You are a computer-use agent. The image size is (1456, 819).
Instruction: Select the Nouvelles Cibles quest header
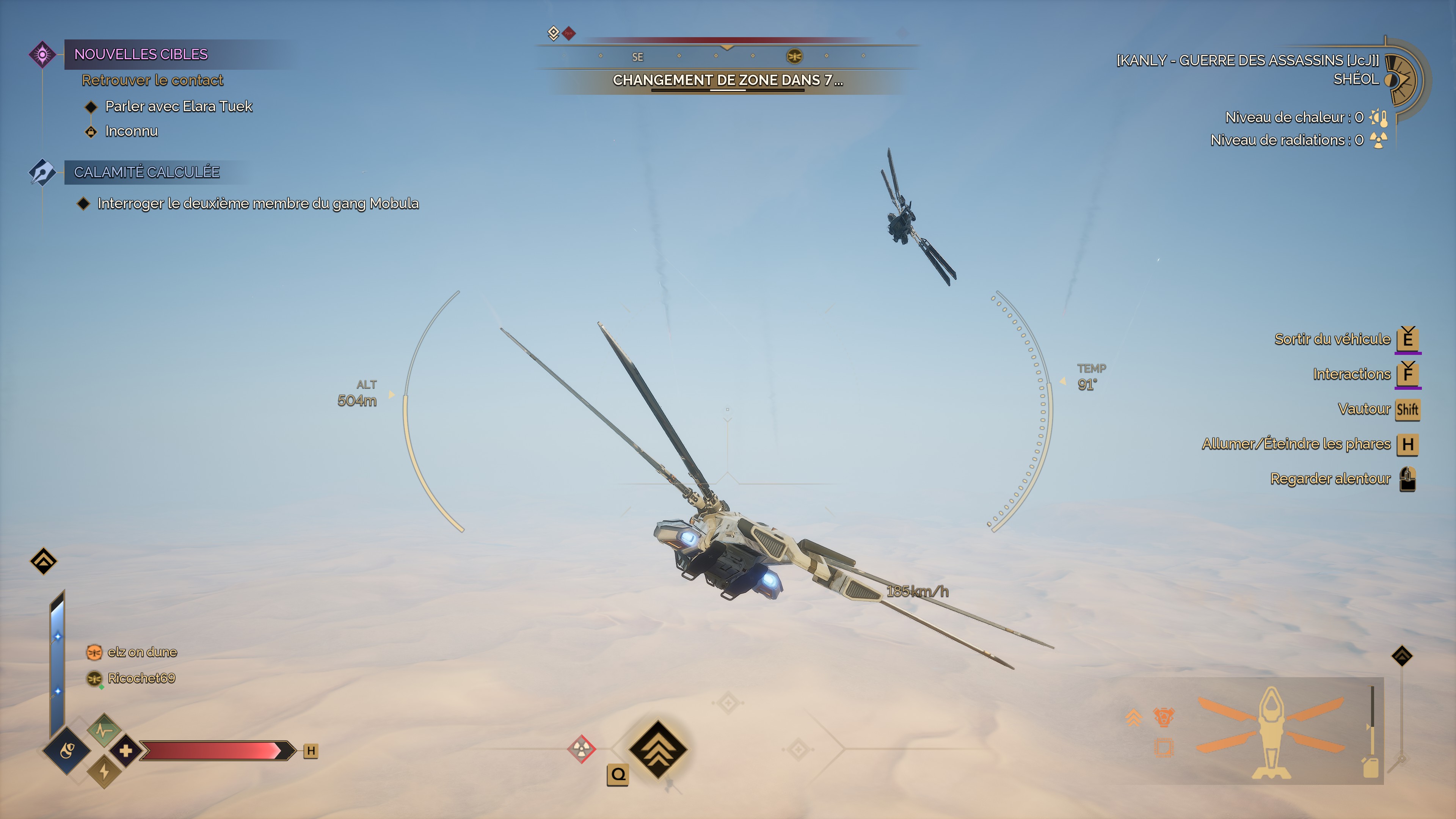141,54
